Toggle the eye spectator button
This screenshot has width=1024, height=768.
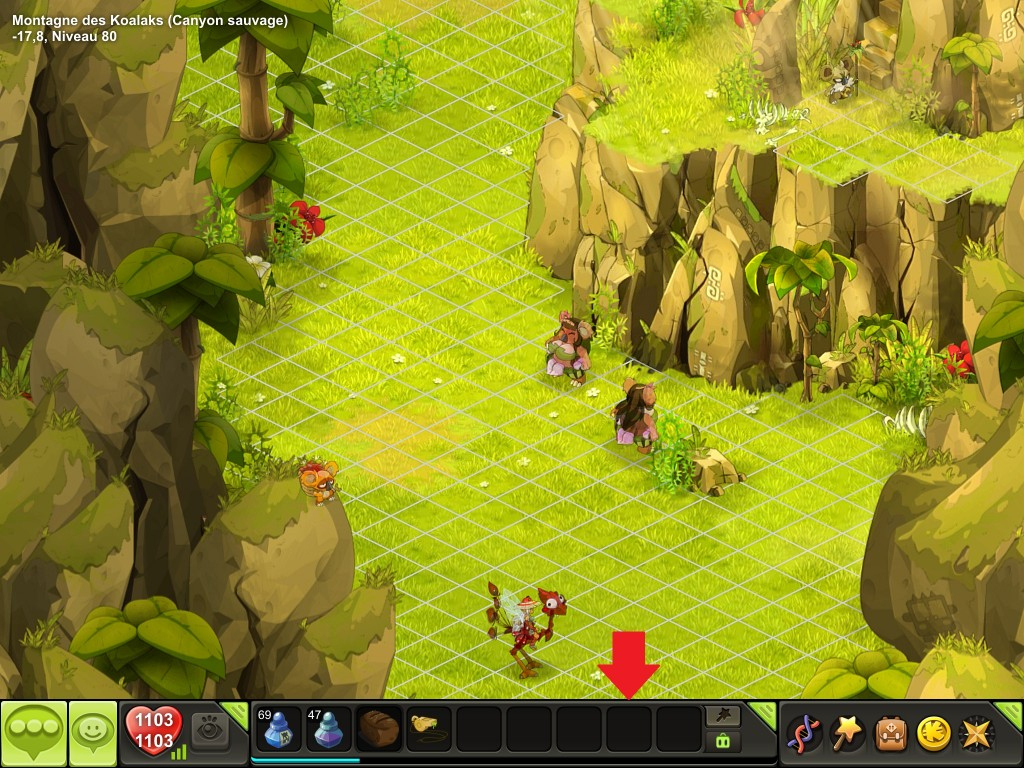(x=210, y=729)
